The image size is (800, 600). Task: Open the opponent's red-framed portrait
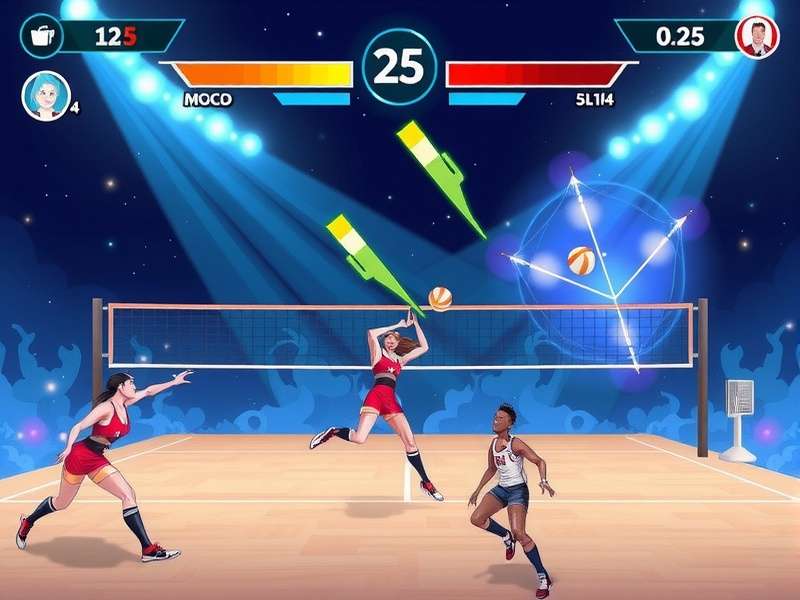point(757,37)
